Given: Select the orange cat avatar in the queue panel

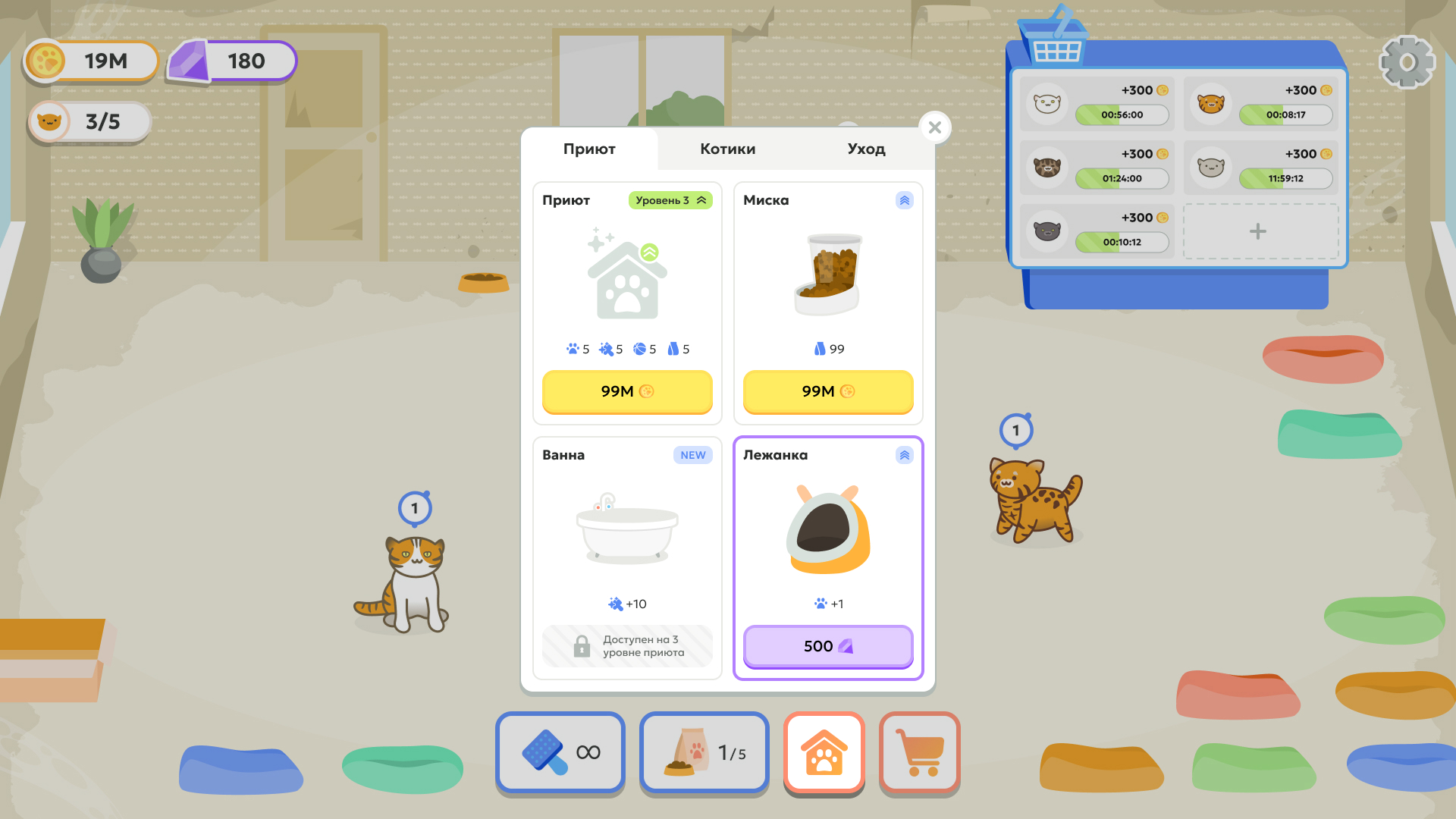Looking at the screenshot, I should coord(1211,104).
